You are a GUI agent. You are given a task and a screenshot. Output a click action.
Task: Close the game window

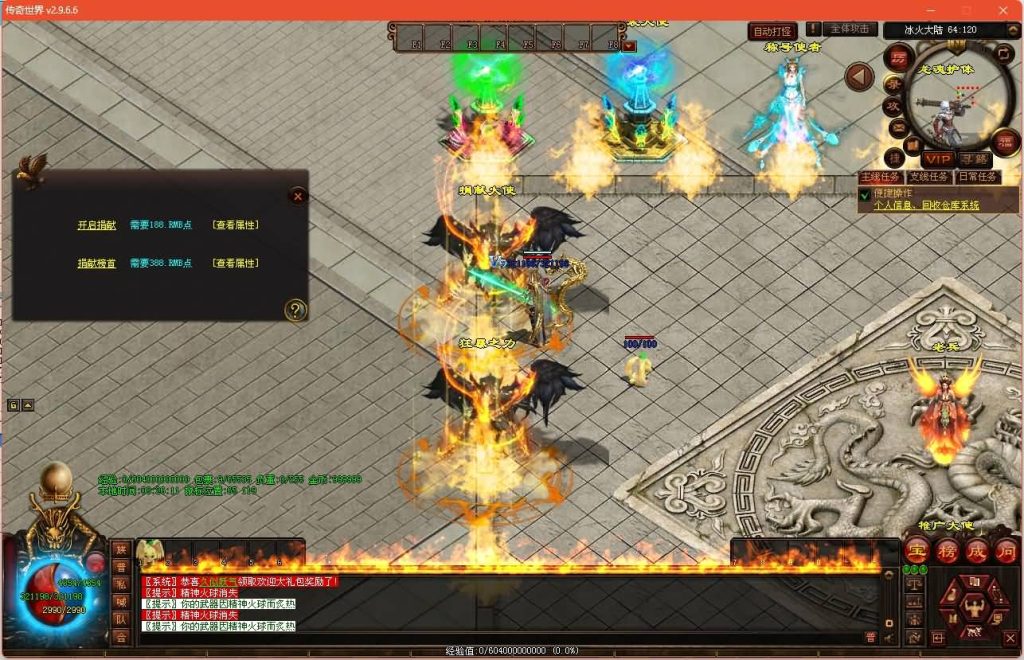pyautogui.click(x=1003, y=10)
